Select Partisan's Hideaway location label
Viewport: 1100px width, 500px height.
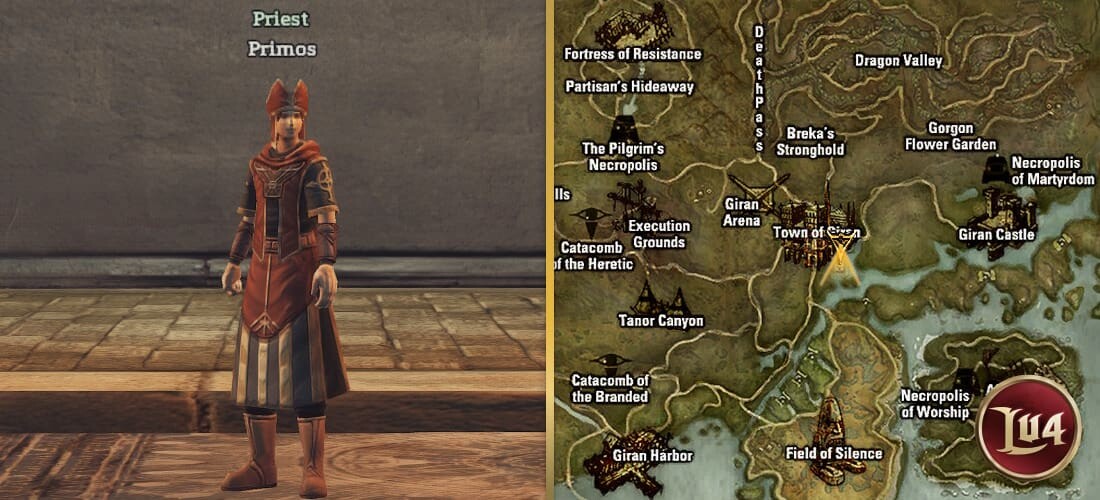click(629, 87)
